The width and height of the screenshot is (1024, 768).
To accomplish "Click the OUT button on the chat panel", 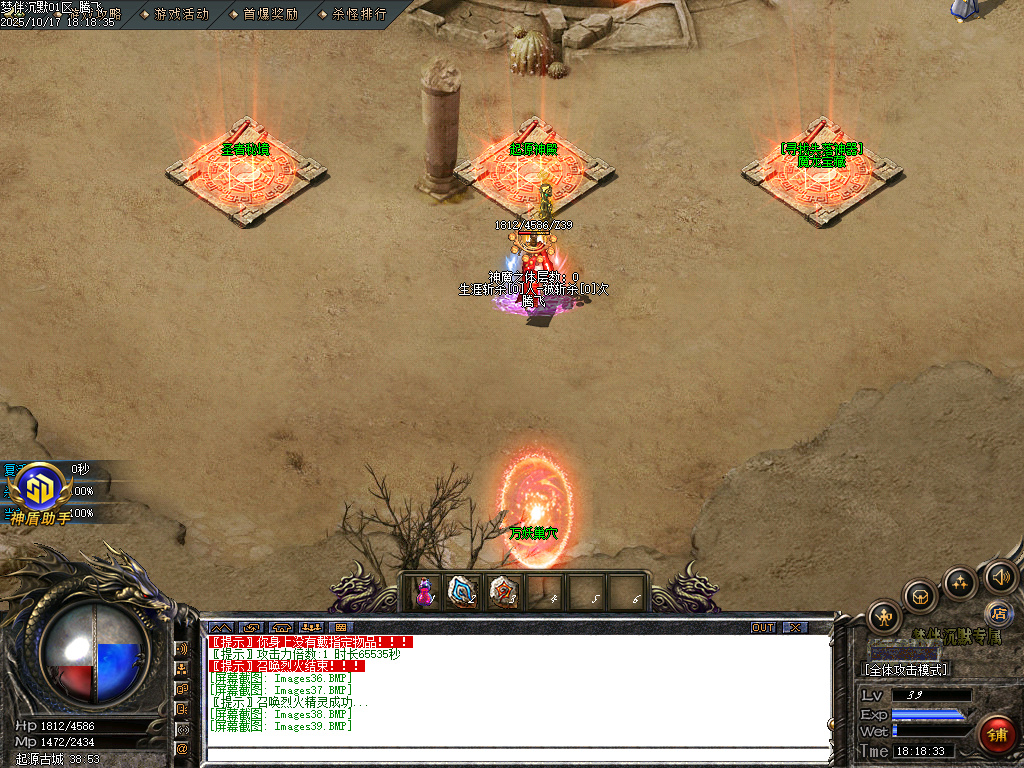I will [x=763, y=628].
